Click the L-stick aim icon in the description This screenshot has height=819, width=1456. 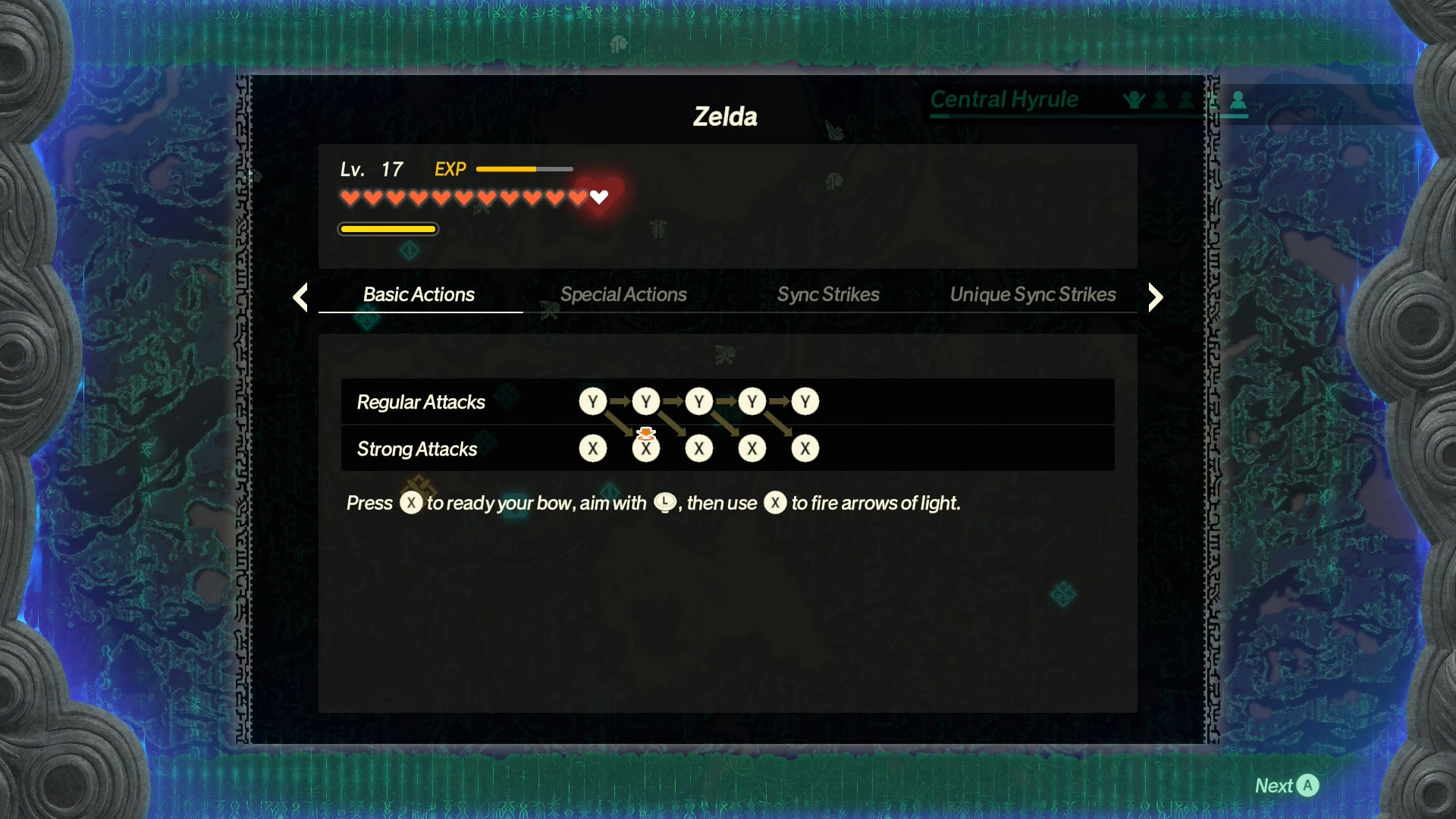pyautogui.click(x=664, y=502)
